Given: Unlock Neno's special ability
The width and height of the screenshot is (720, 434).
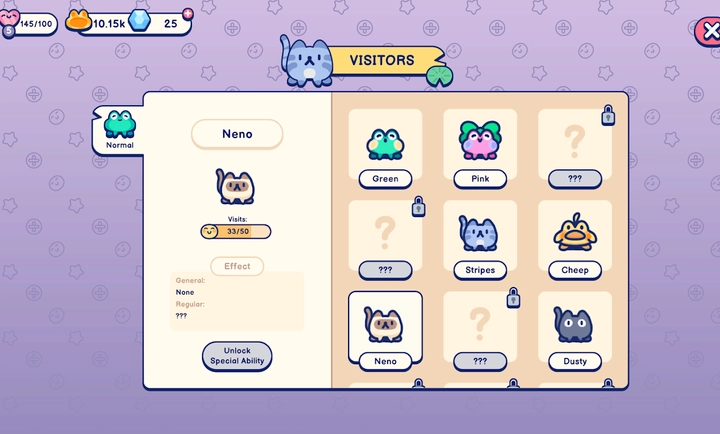Looking at the screenshot, I should (x=237, y=356).
